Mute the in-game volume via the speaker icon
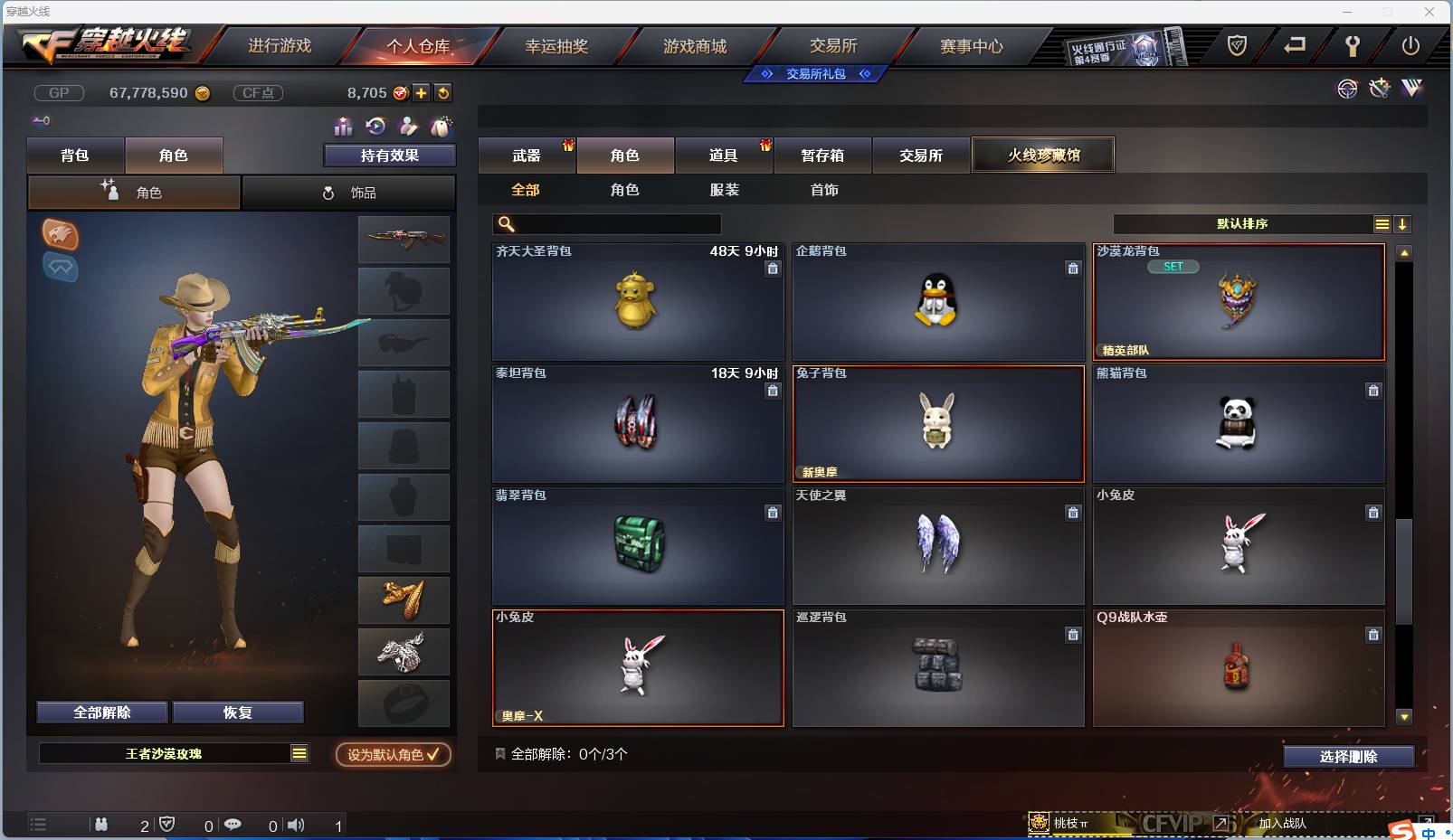The image size is (1453, 840). pos(296,825)
